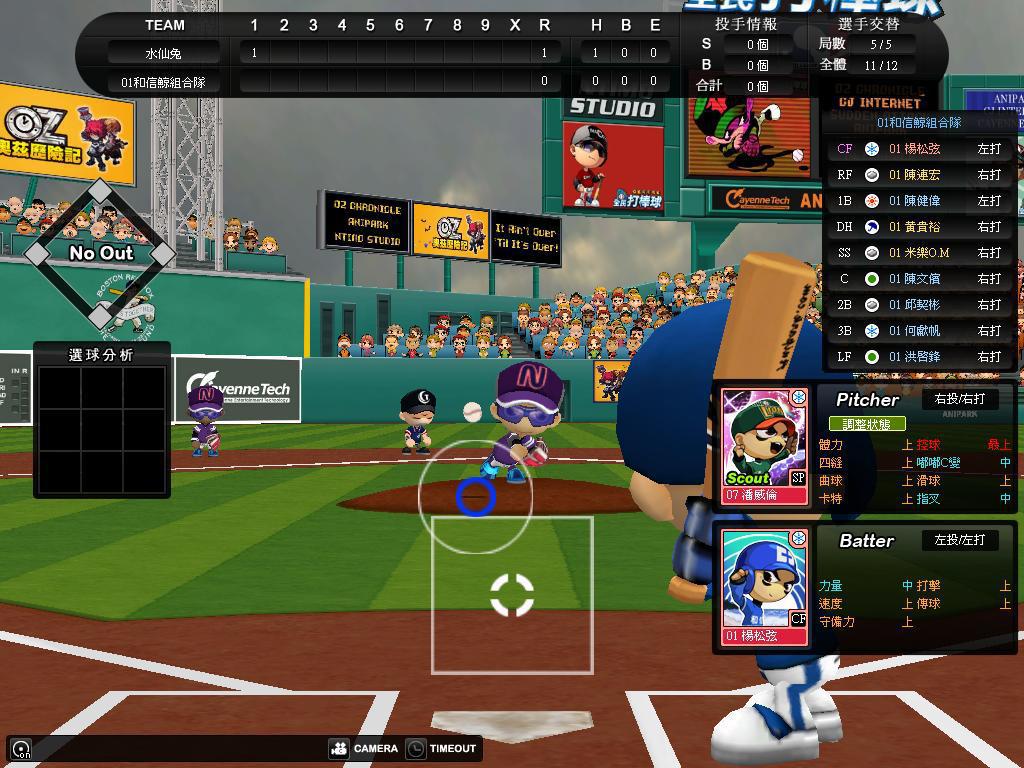The image size is (1024, 768).
Task: Select CF 楊松弦 in the lineup
Action: pyautogui.click(x=919, y=149)
